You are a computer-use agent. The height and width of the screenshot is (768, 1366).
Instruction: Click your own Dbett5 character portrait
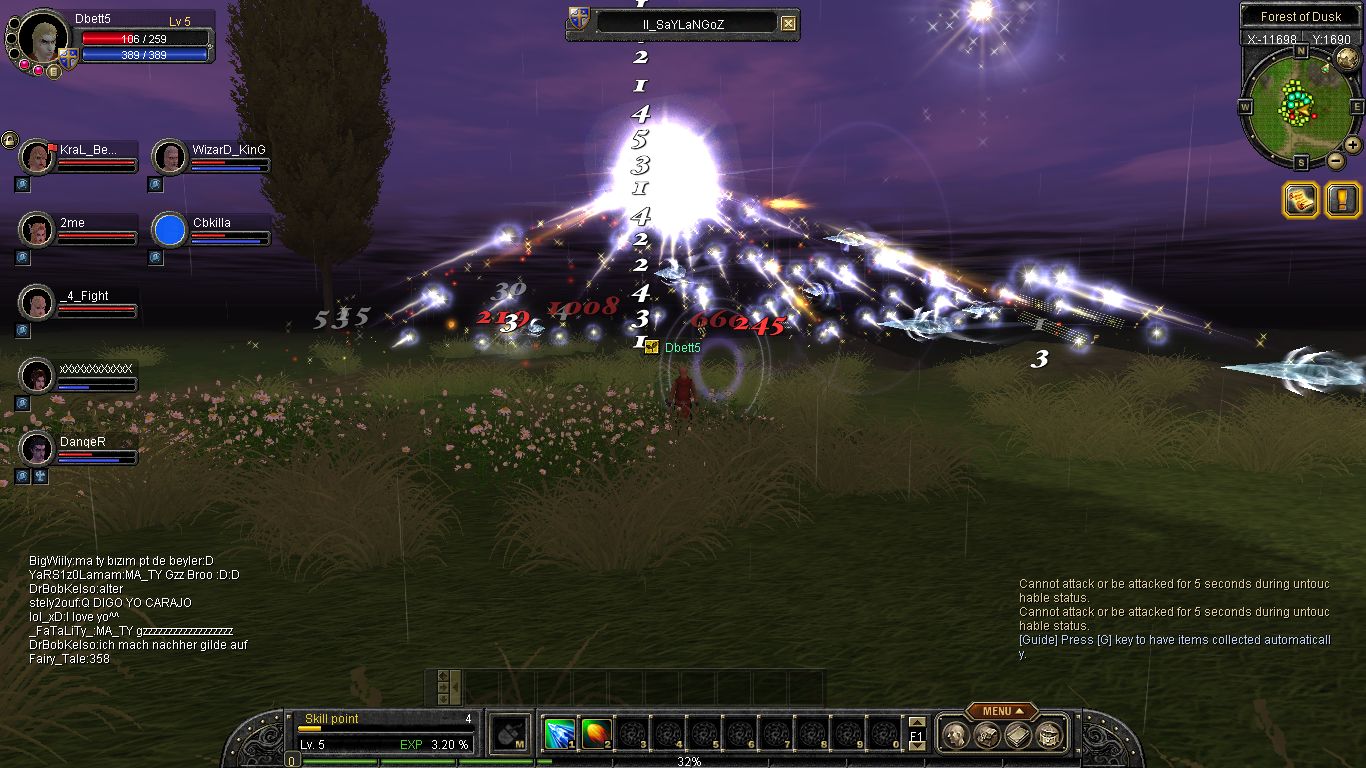point(43,38)
